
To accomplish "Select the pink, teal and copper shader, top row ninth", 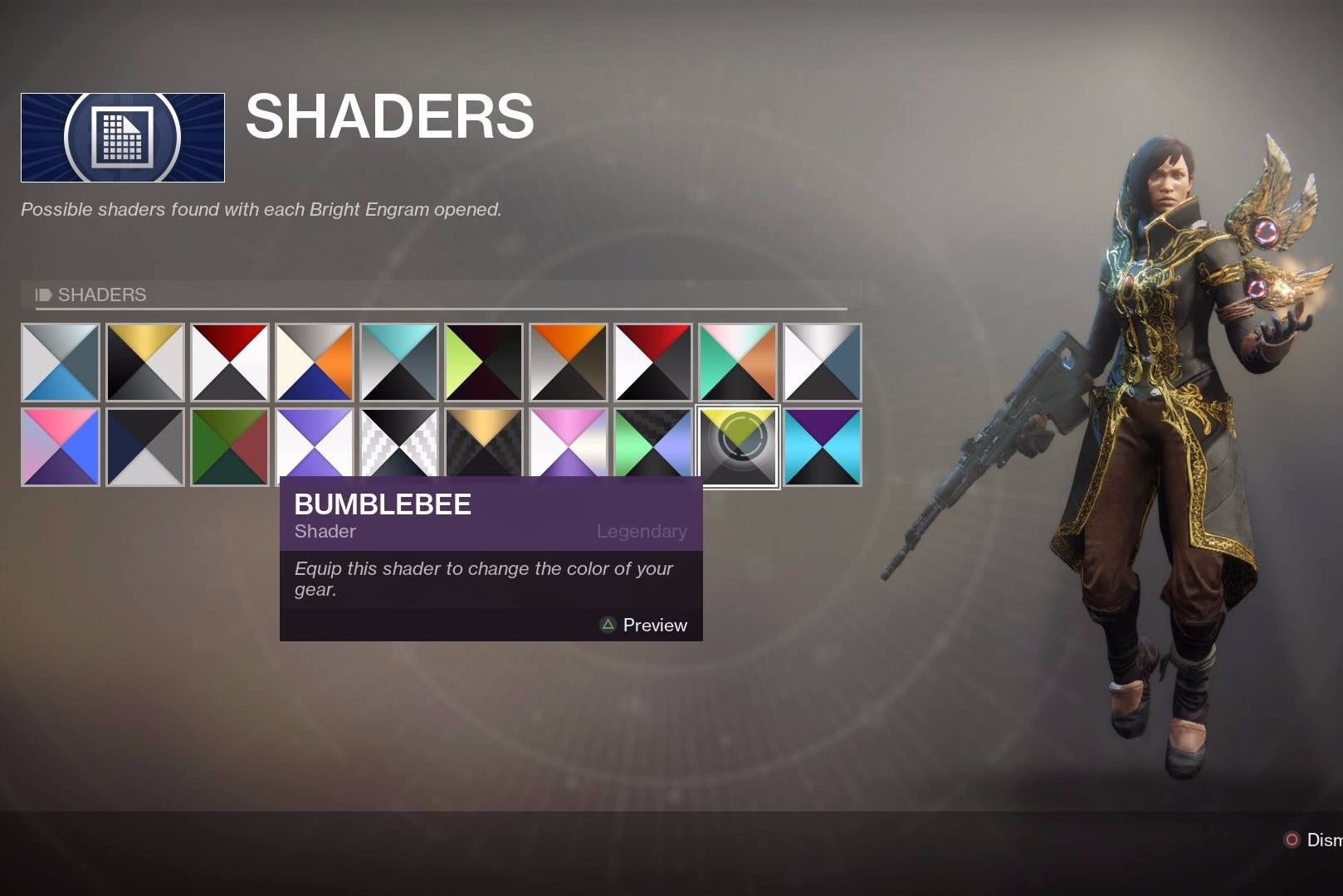I will point(738,363).
